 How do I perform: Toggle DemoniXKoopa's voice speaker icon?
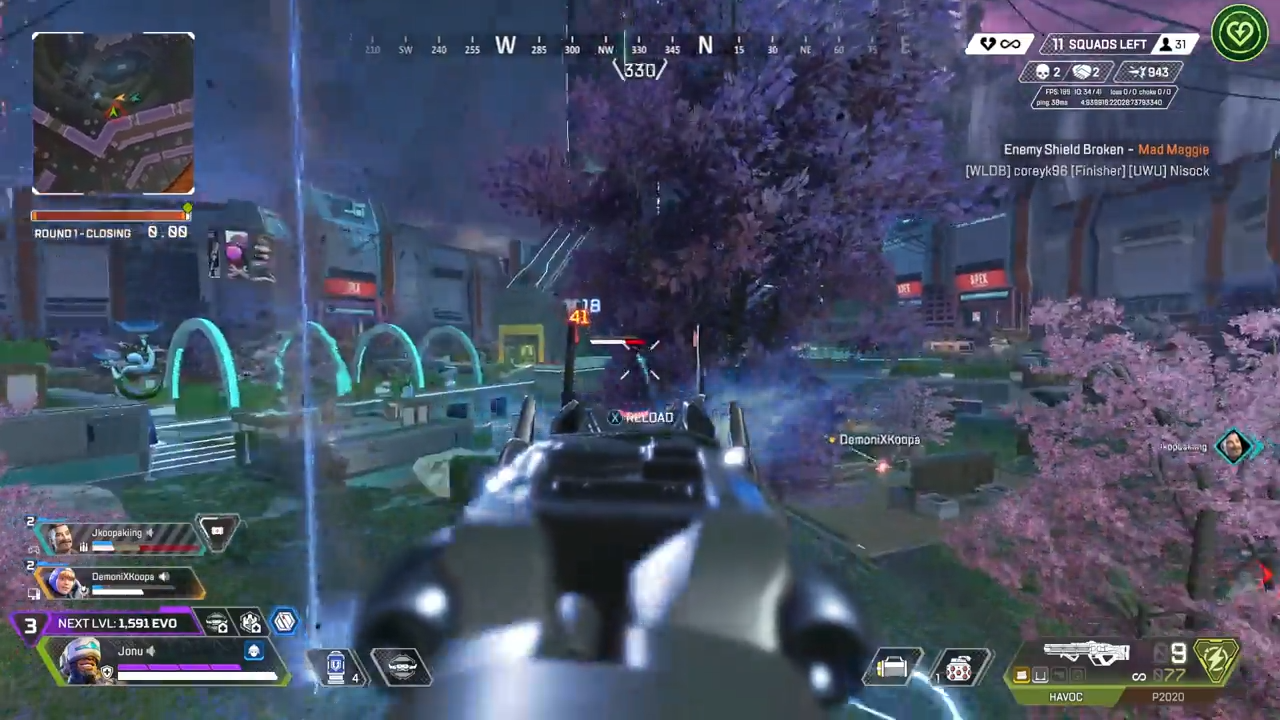pos(164,577)
